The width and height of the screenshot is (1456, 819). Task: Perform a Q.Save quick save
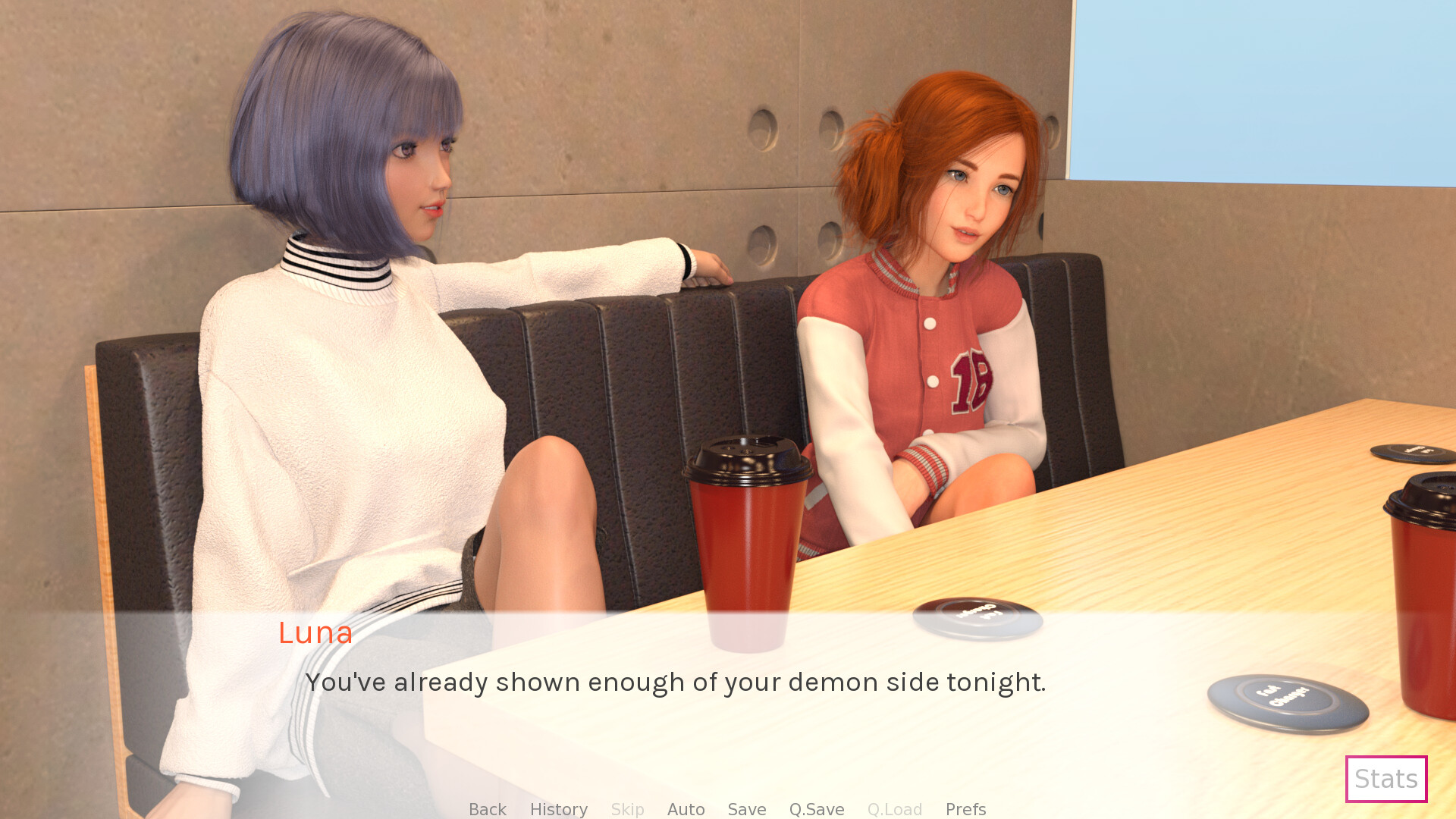tap(816, 808)
